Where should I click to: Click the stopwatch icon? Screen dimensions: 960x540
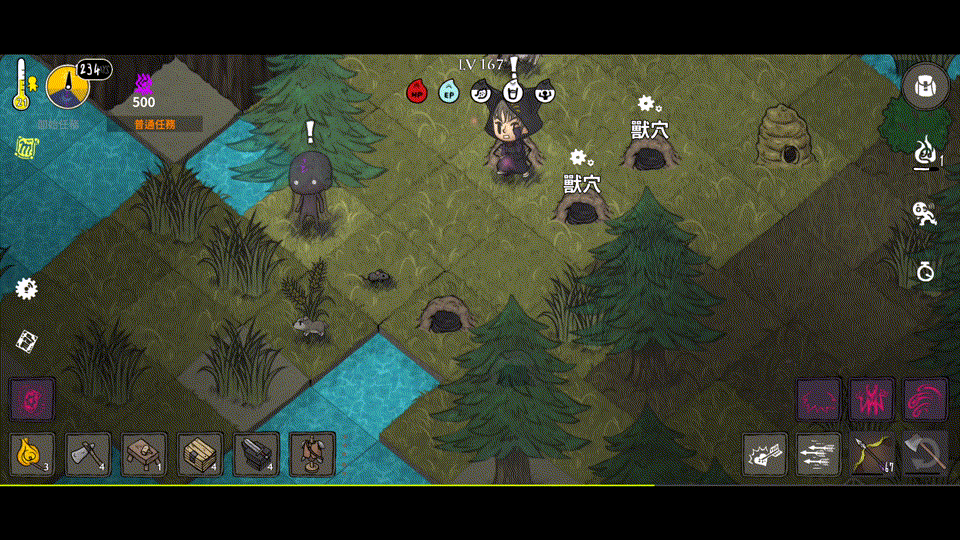click(x=926, y=271)
